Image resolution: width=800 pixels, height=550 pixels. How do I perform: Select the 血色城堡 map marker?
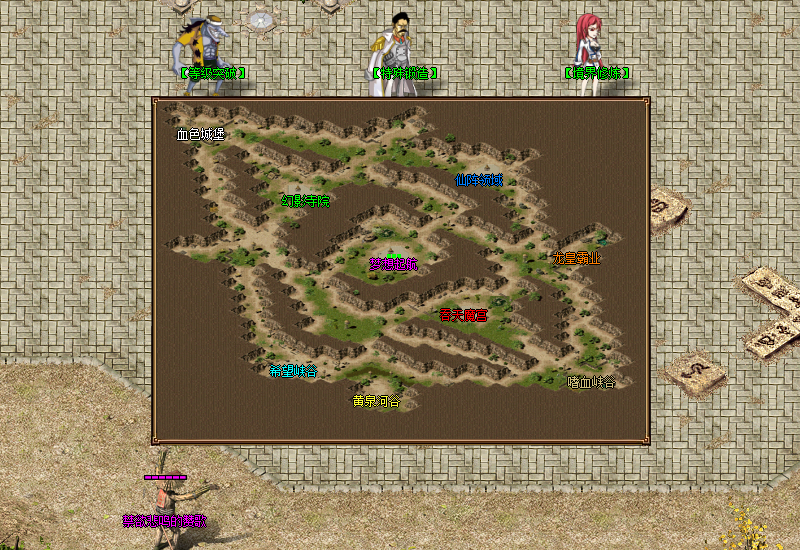click(201, 134)
